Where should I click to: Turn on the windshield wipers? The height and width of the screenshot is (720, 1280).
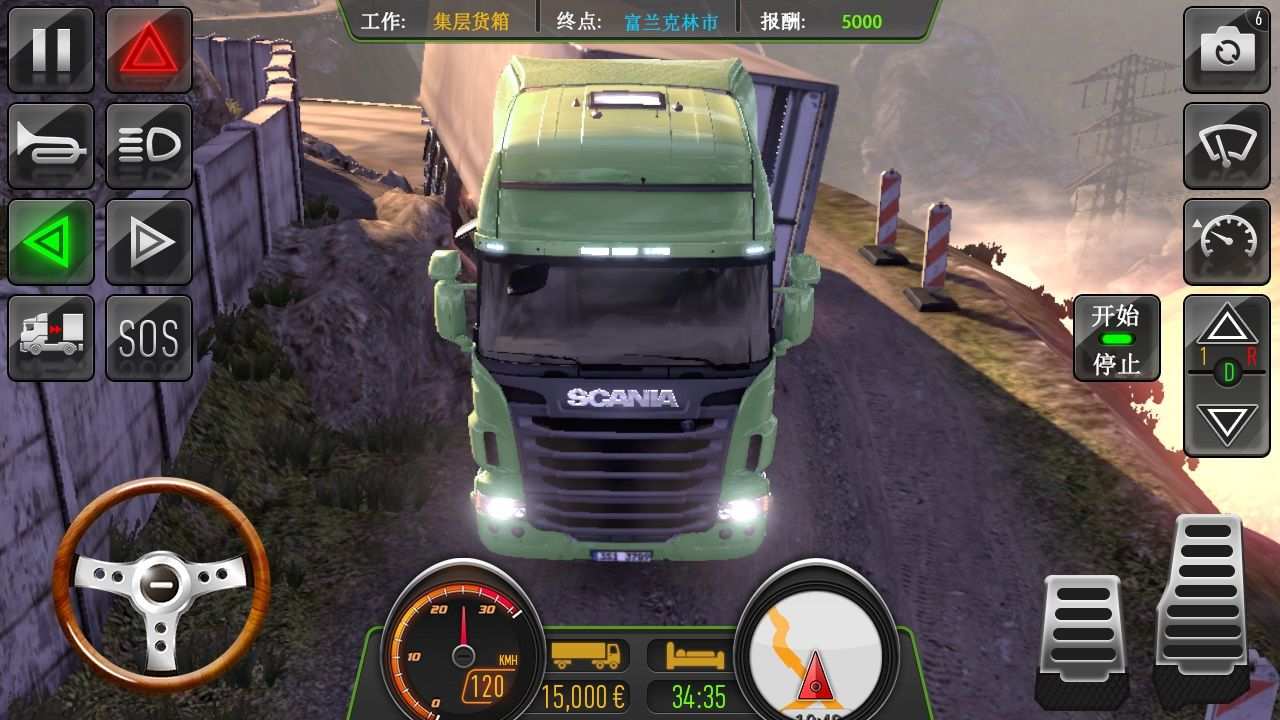click(1227, 145)
